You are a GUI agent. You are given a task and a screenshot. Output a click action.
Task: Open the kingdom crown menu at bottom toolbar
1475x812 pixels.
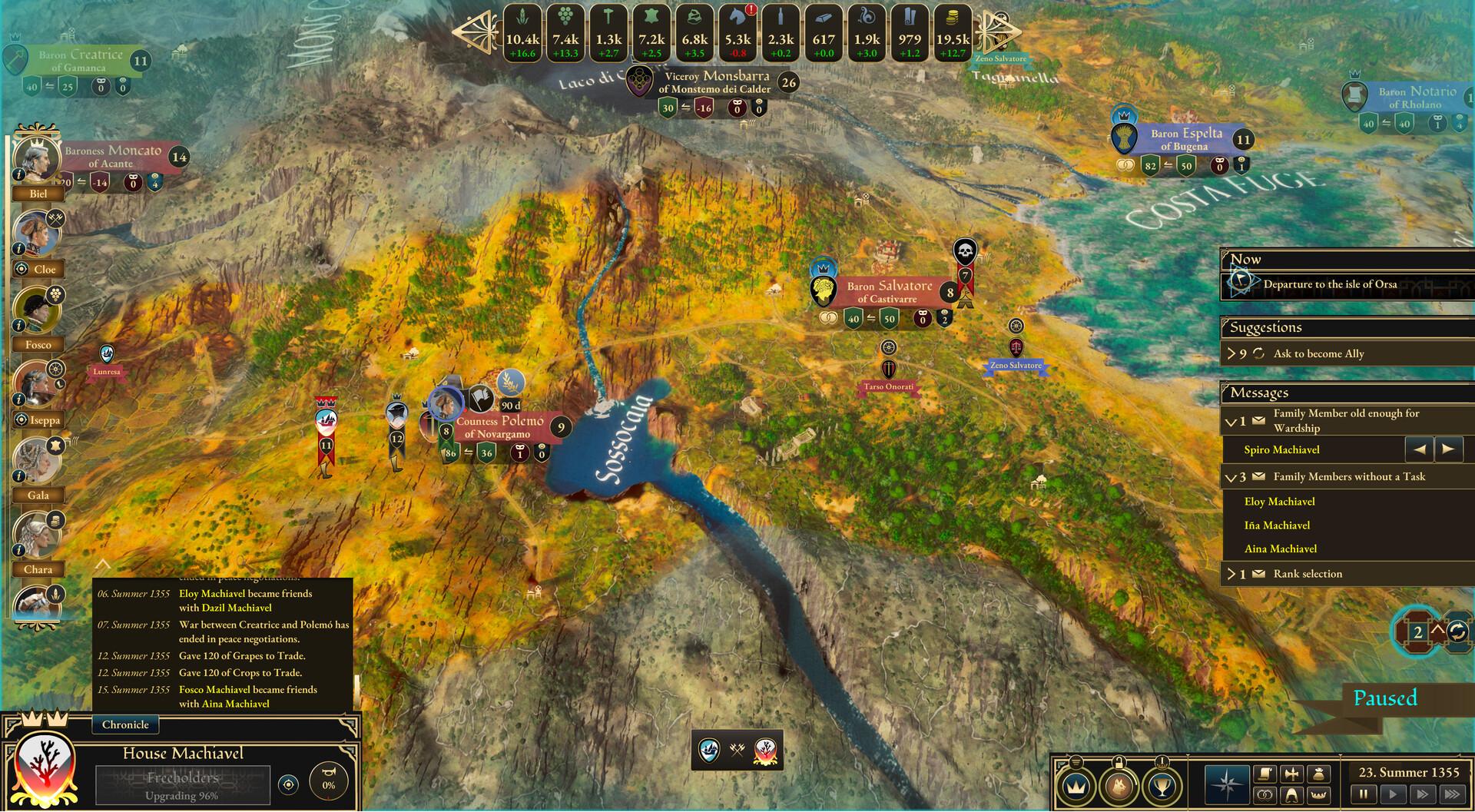1078,786
